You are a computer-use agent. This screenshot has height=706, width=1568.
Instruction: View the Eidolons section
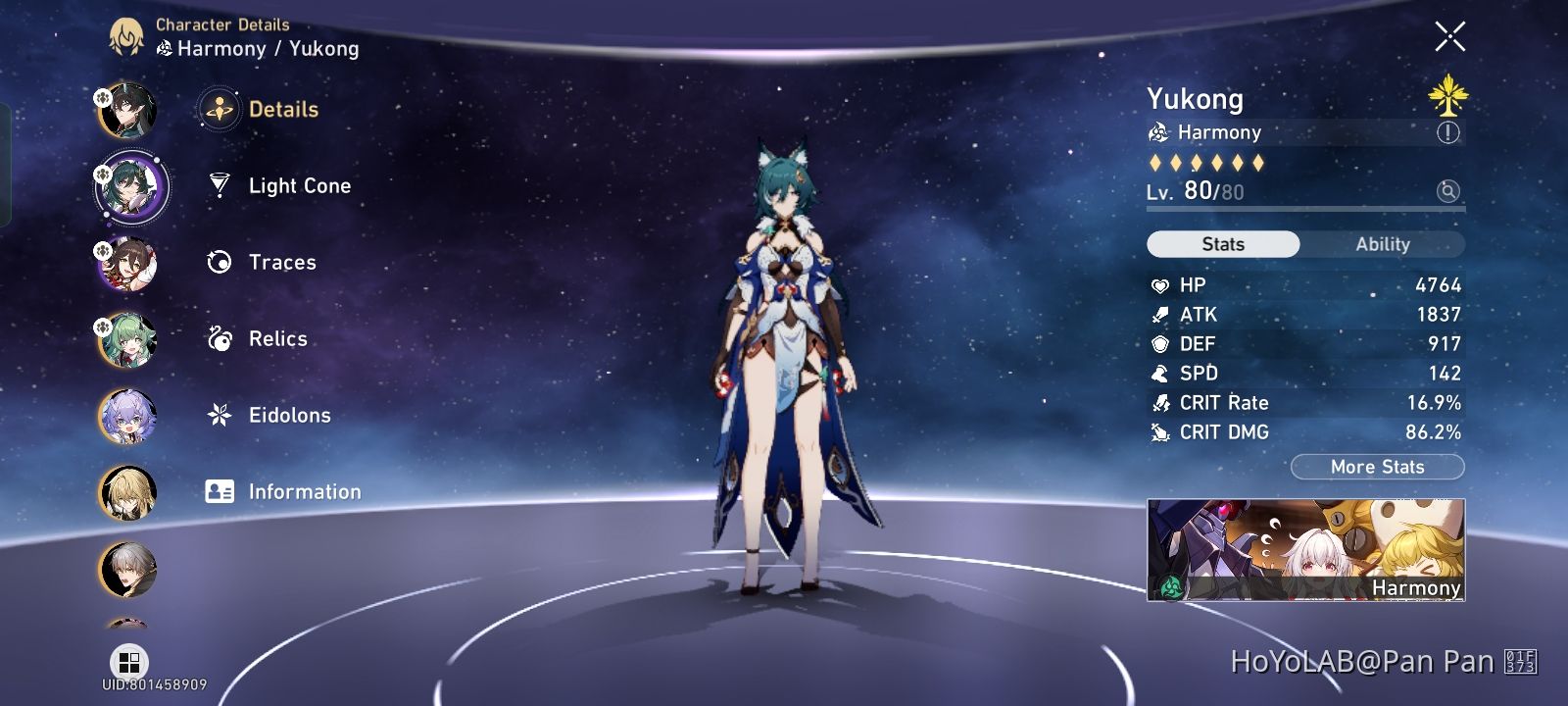click(x=289, y=415)
